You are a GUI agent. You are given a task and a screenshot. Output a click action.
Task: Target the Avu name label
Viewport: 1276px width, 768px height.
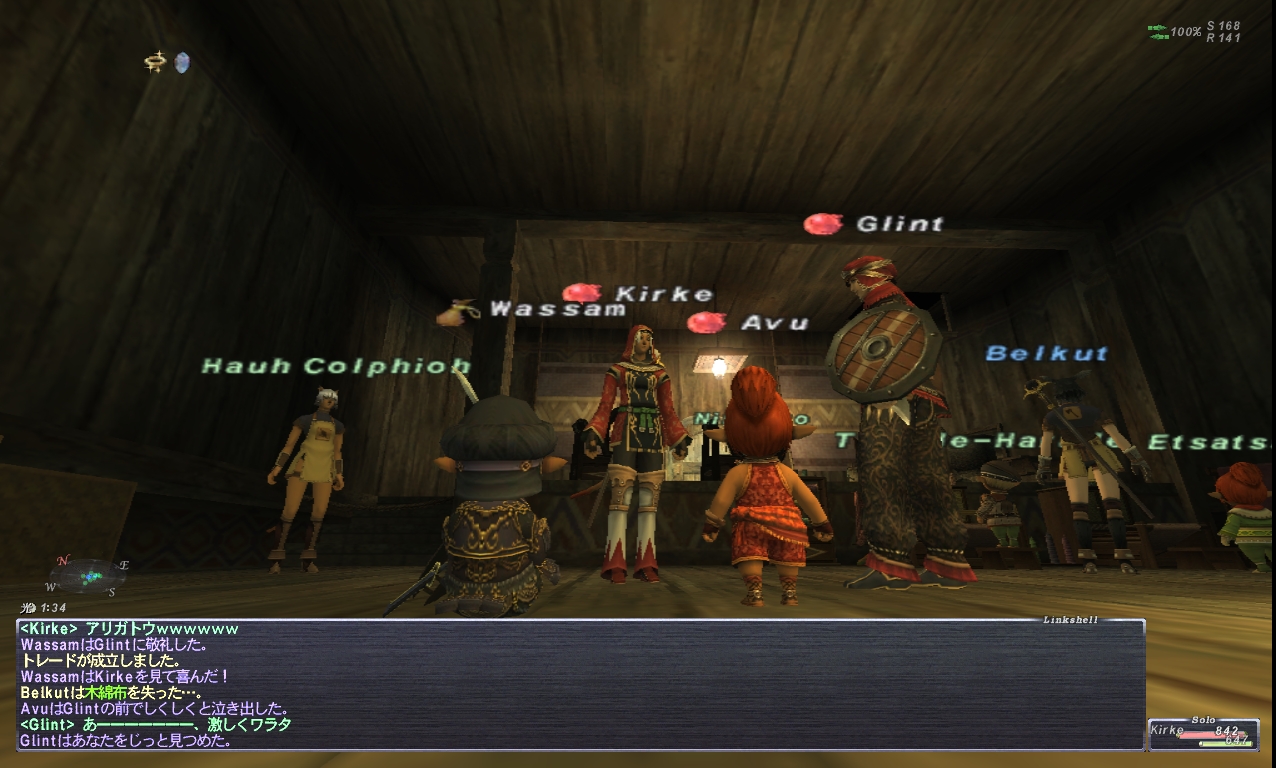click(x=773, y=323)
